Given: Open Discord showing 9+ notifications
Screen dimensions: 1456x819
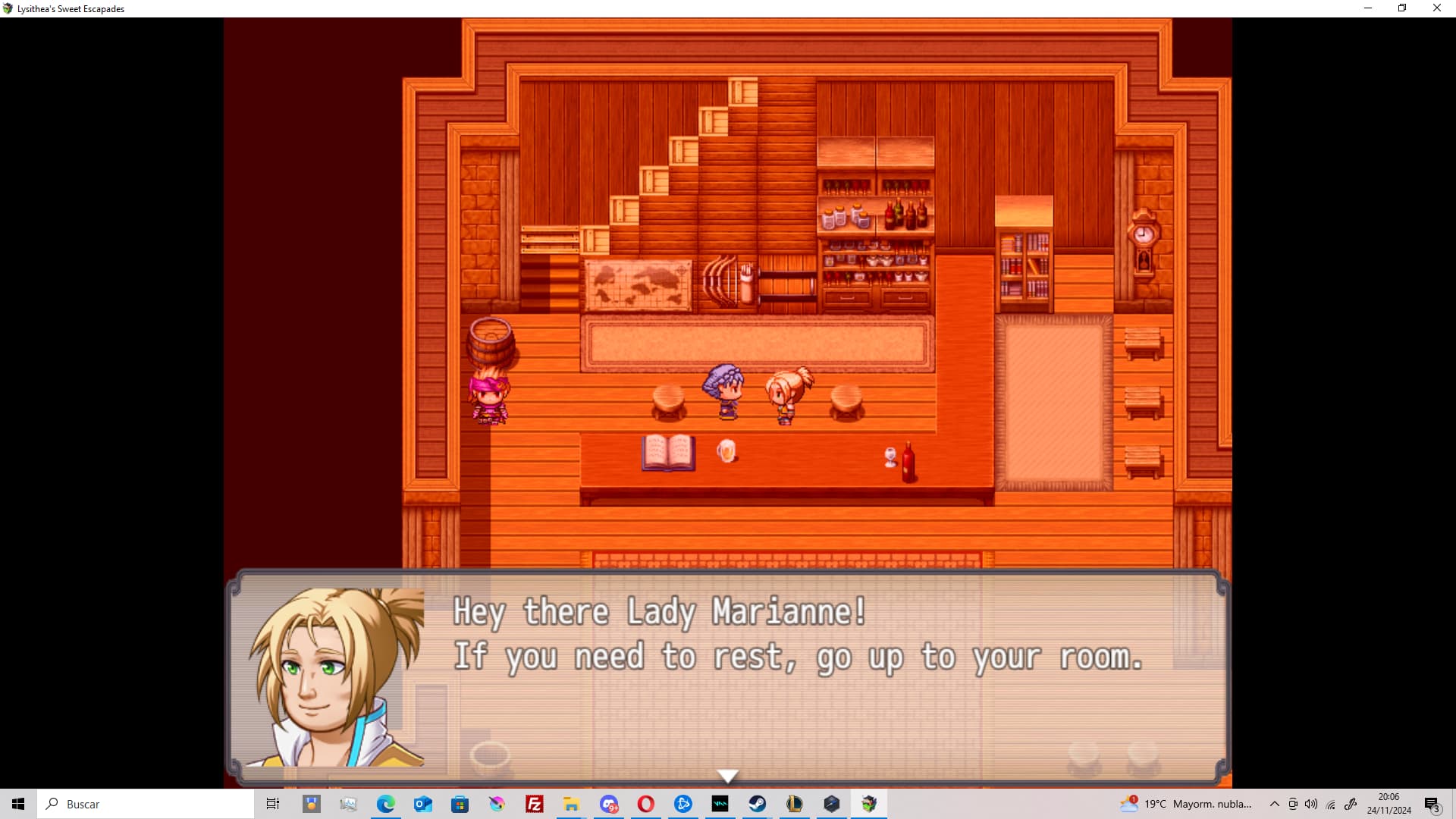Looking at the screenshot, I should coord(610,803).
